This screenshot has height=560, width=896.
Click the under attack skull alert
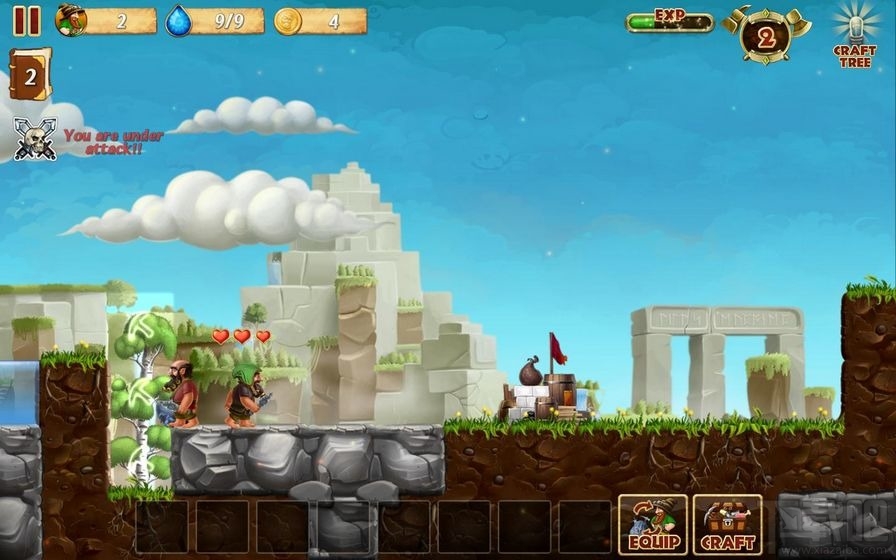tap(35, 138)
